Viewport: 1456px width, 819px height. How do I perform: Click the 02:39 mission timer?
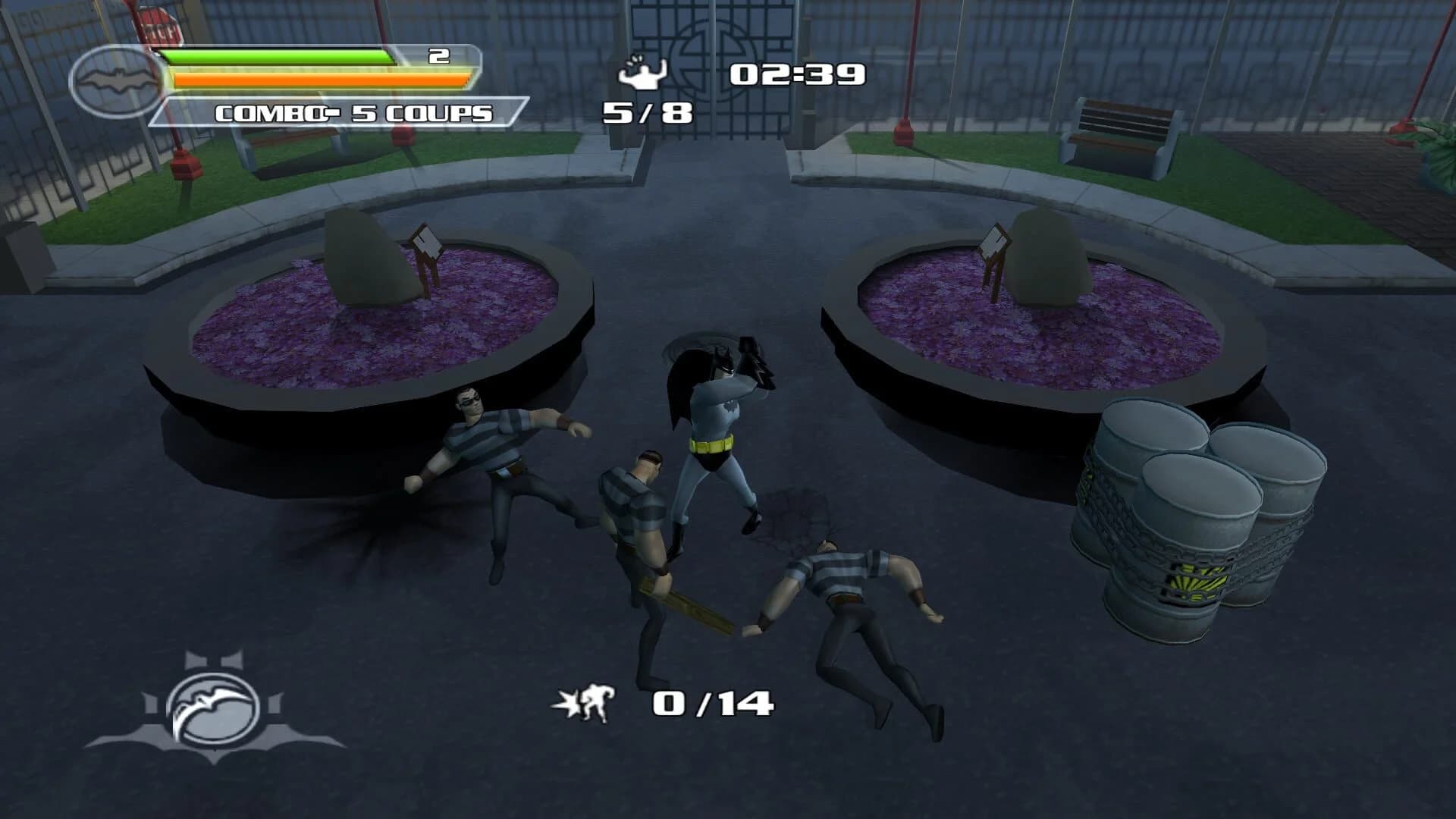tap(796, 74)
